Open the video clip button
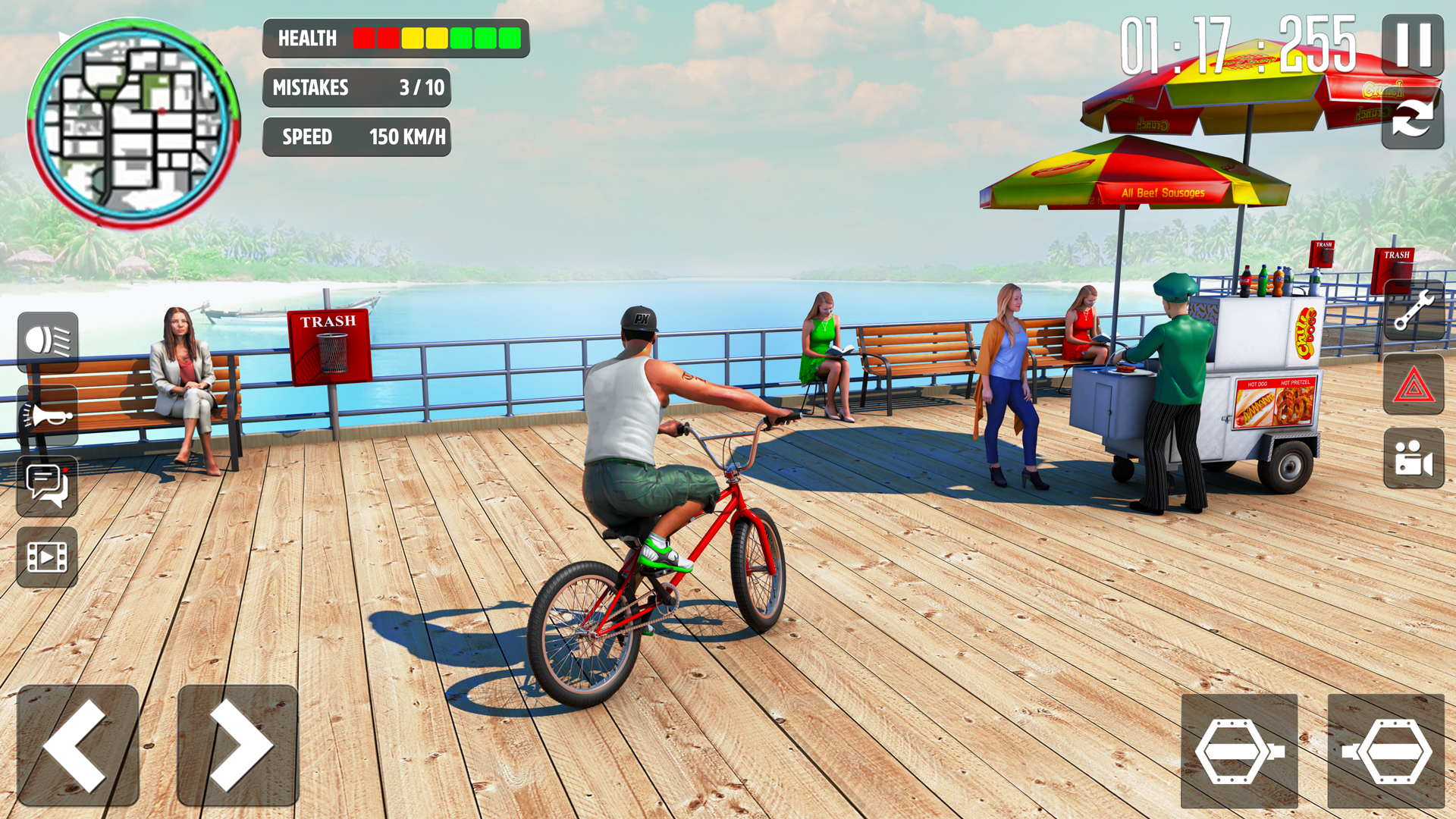The width and height of the screenshot is (1456, 819). tap(48, 557)
